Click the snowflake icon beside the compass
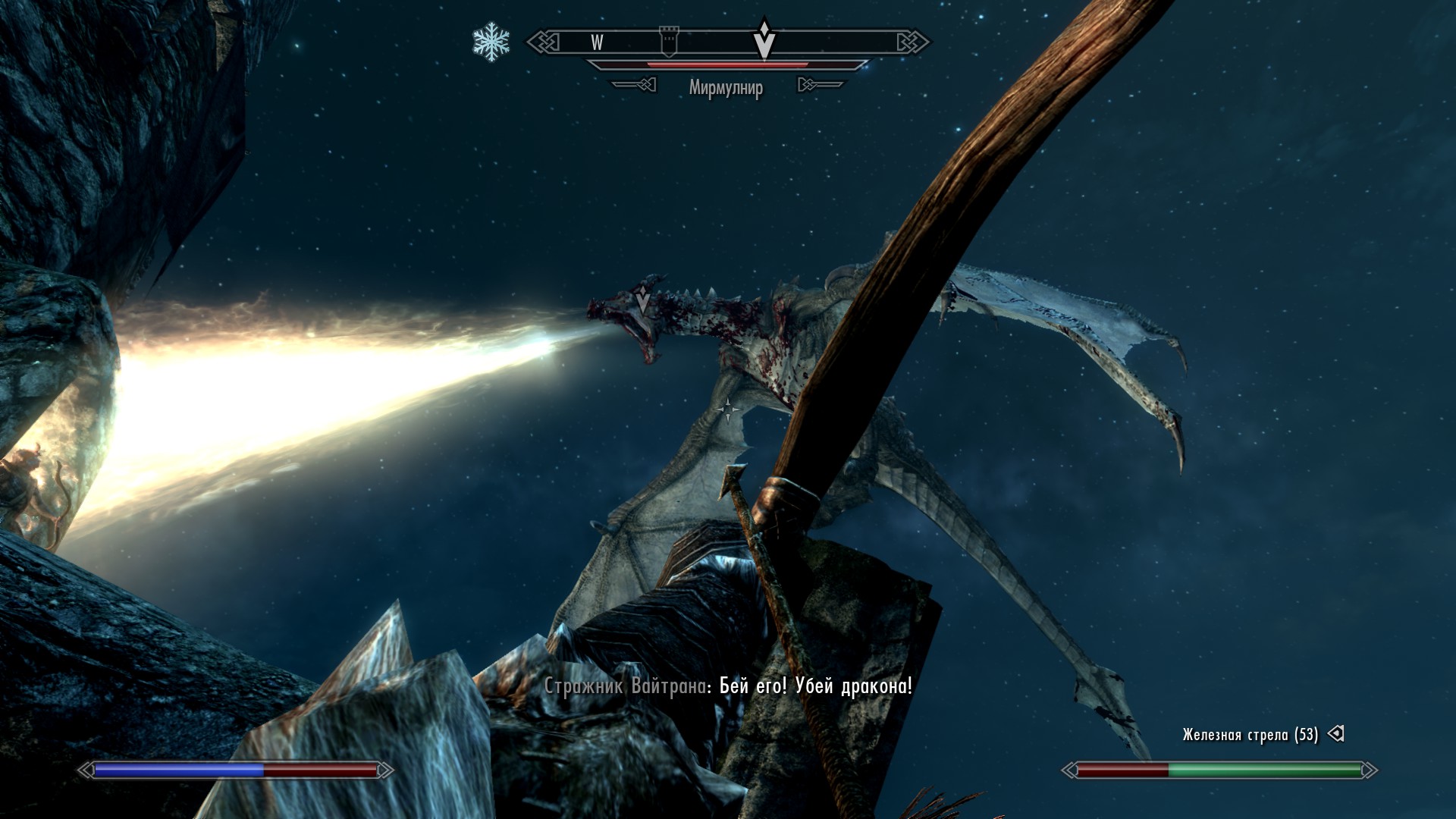1456x819 pixels. (x=491, y=42)
